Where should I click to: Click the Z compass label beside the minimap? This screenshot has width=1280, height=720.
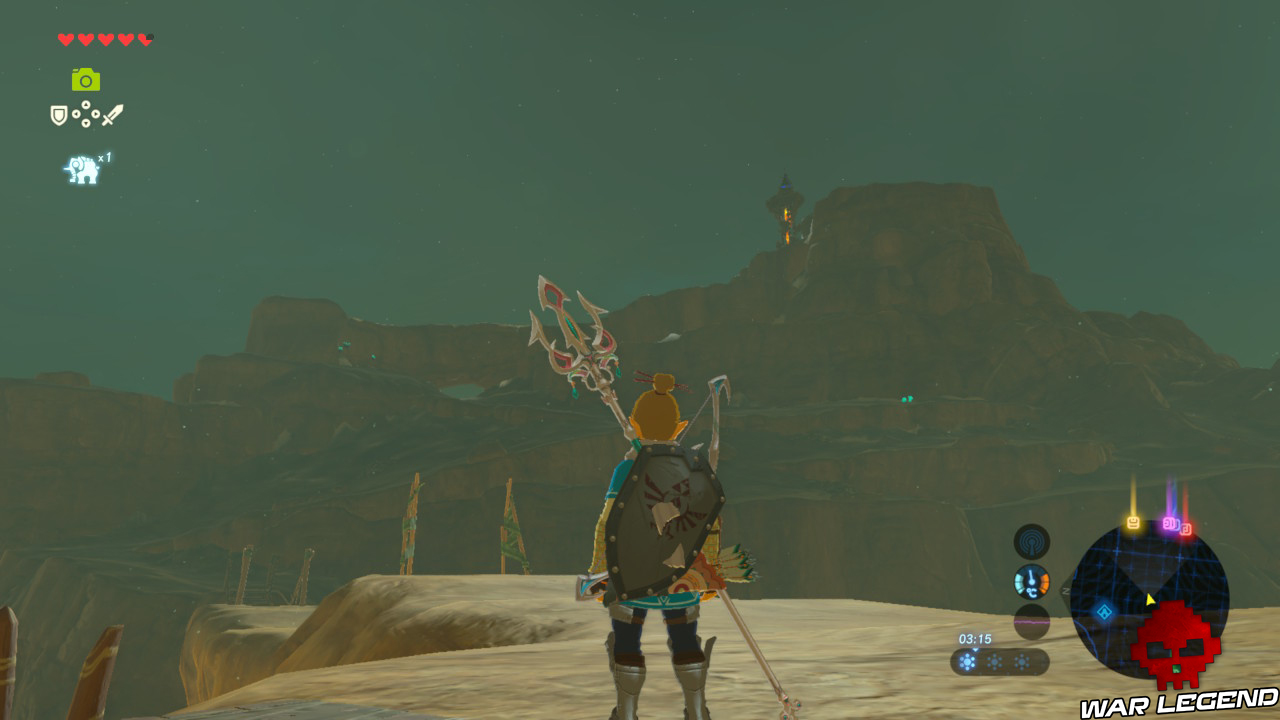point(1066,590)
